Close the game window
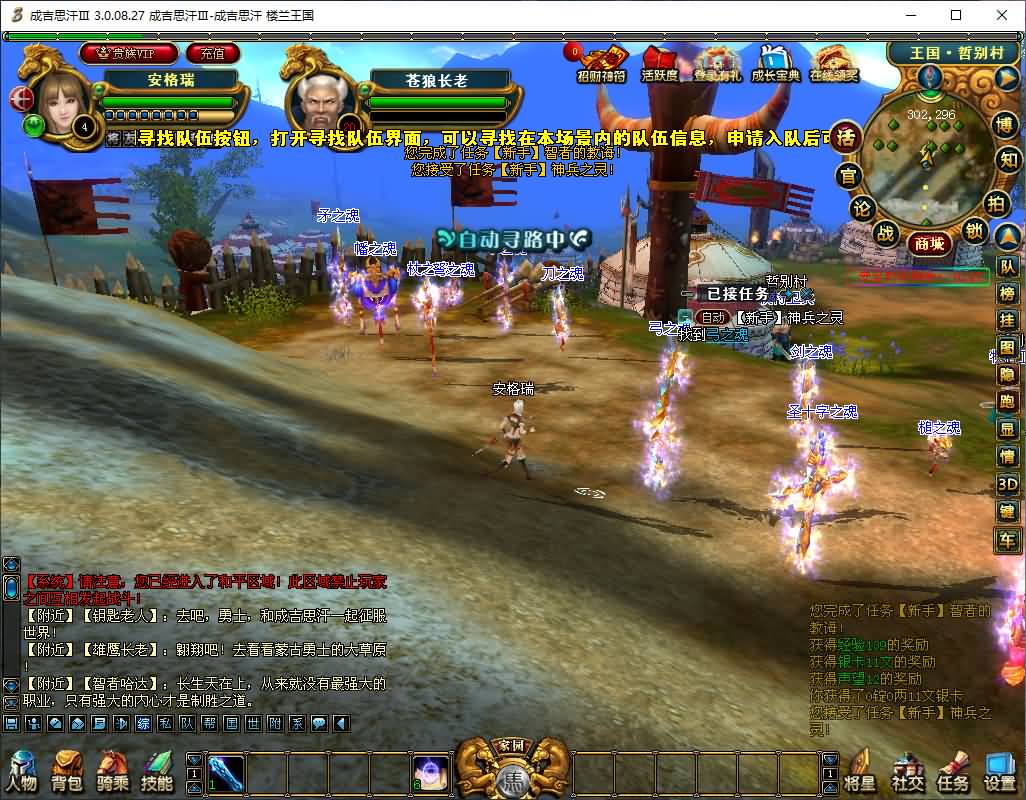Image resolution: width=1026 pixels, height=800 pixels. click(1002, 15)
